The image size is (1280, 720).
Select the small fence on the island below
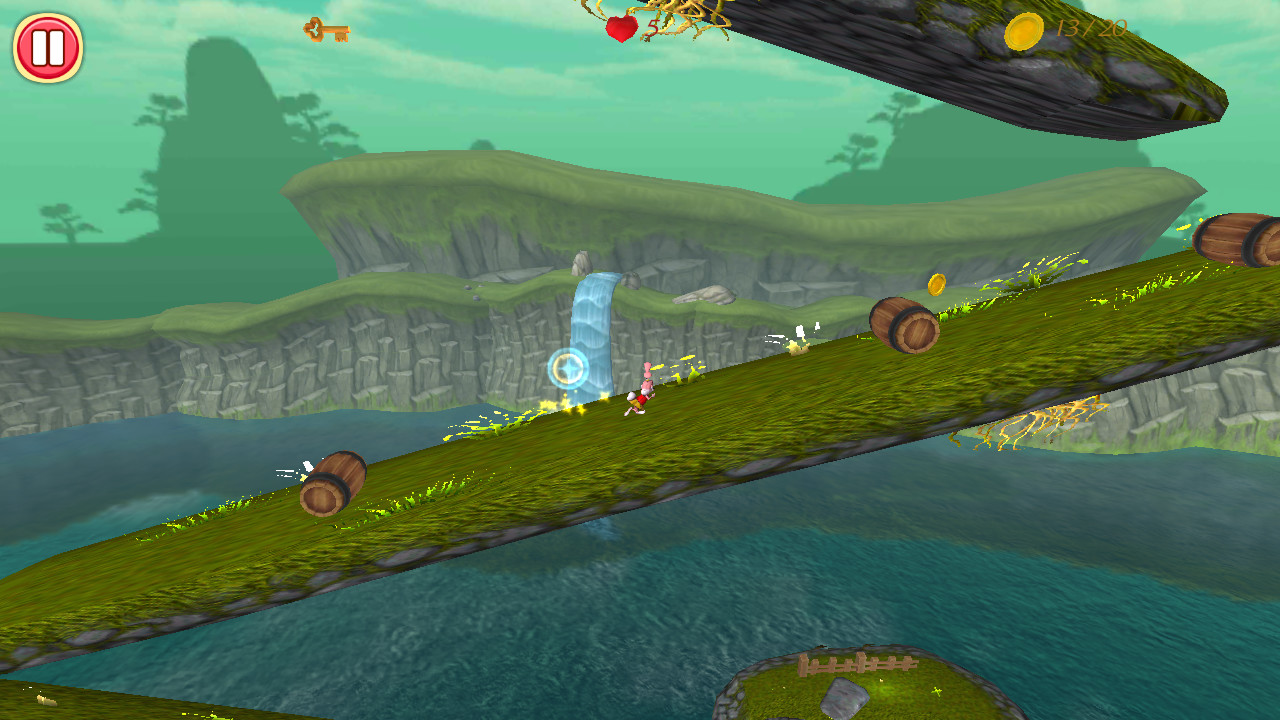pos(855,665)
